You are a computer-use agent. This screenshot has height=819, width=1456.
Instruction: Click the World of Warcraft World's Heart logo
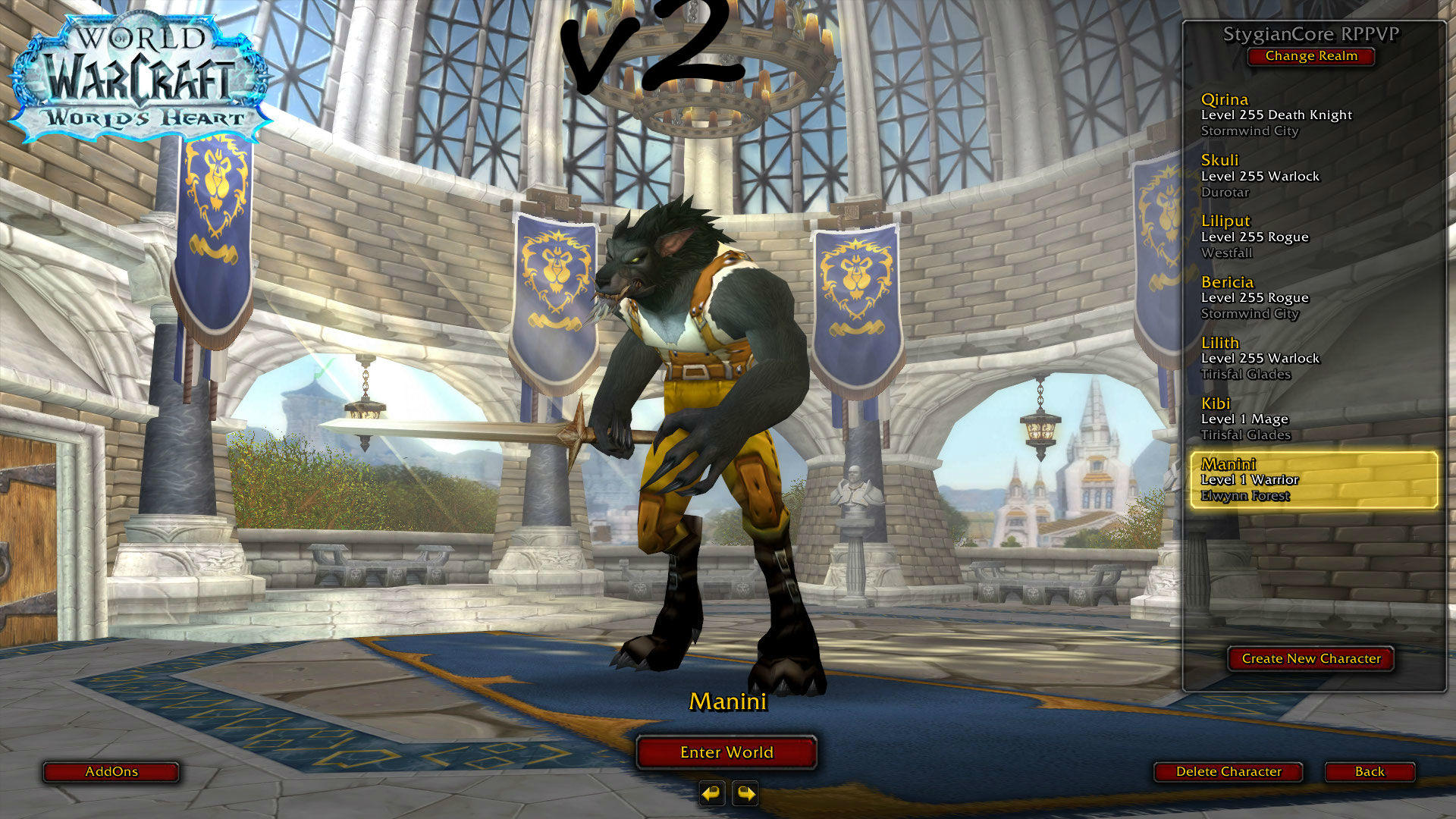[140, 72]
